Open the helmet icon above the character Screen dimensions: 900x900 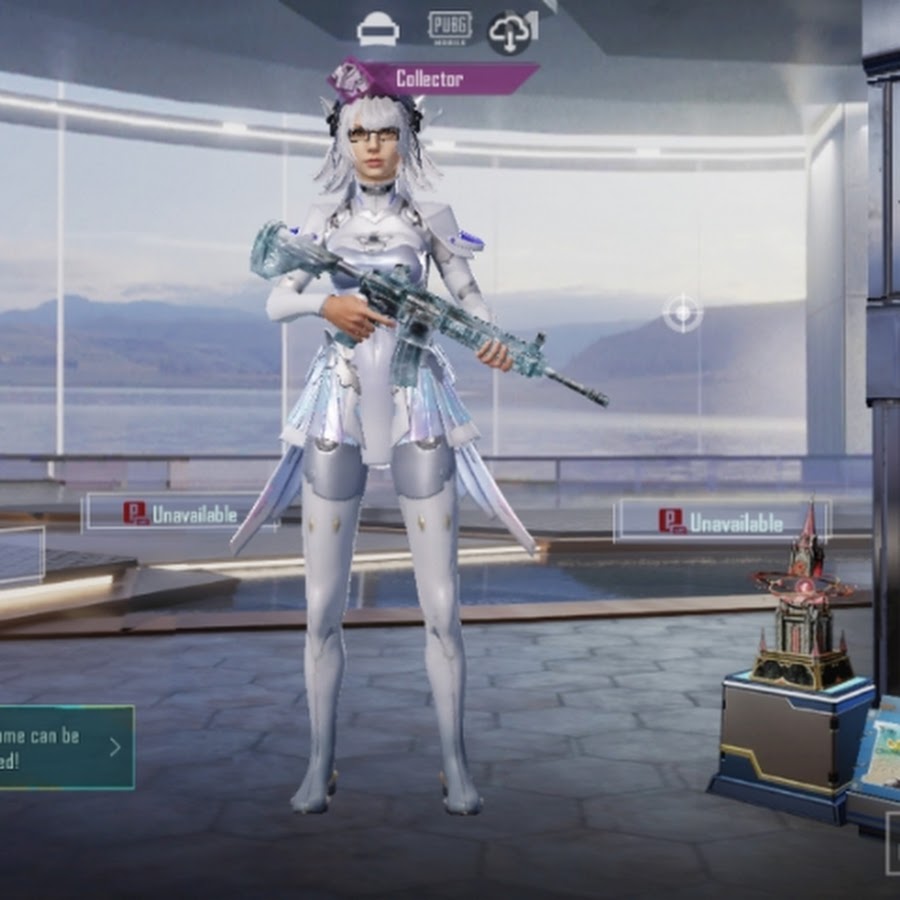point(378,30)
